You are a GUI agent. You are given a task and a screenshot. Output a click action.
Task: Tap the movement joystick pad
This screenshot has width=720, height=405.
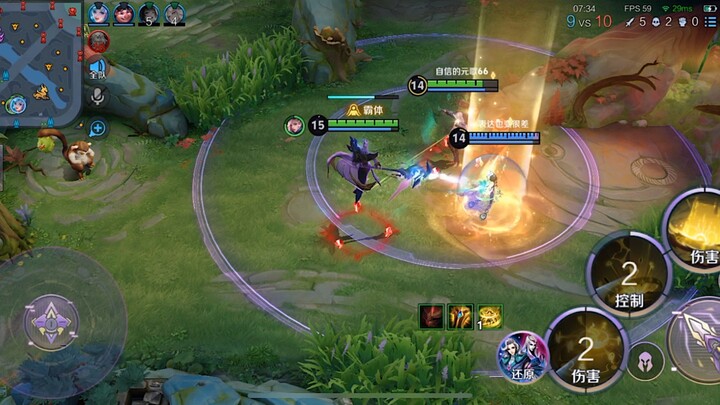click(50, 321)
